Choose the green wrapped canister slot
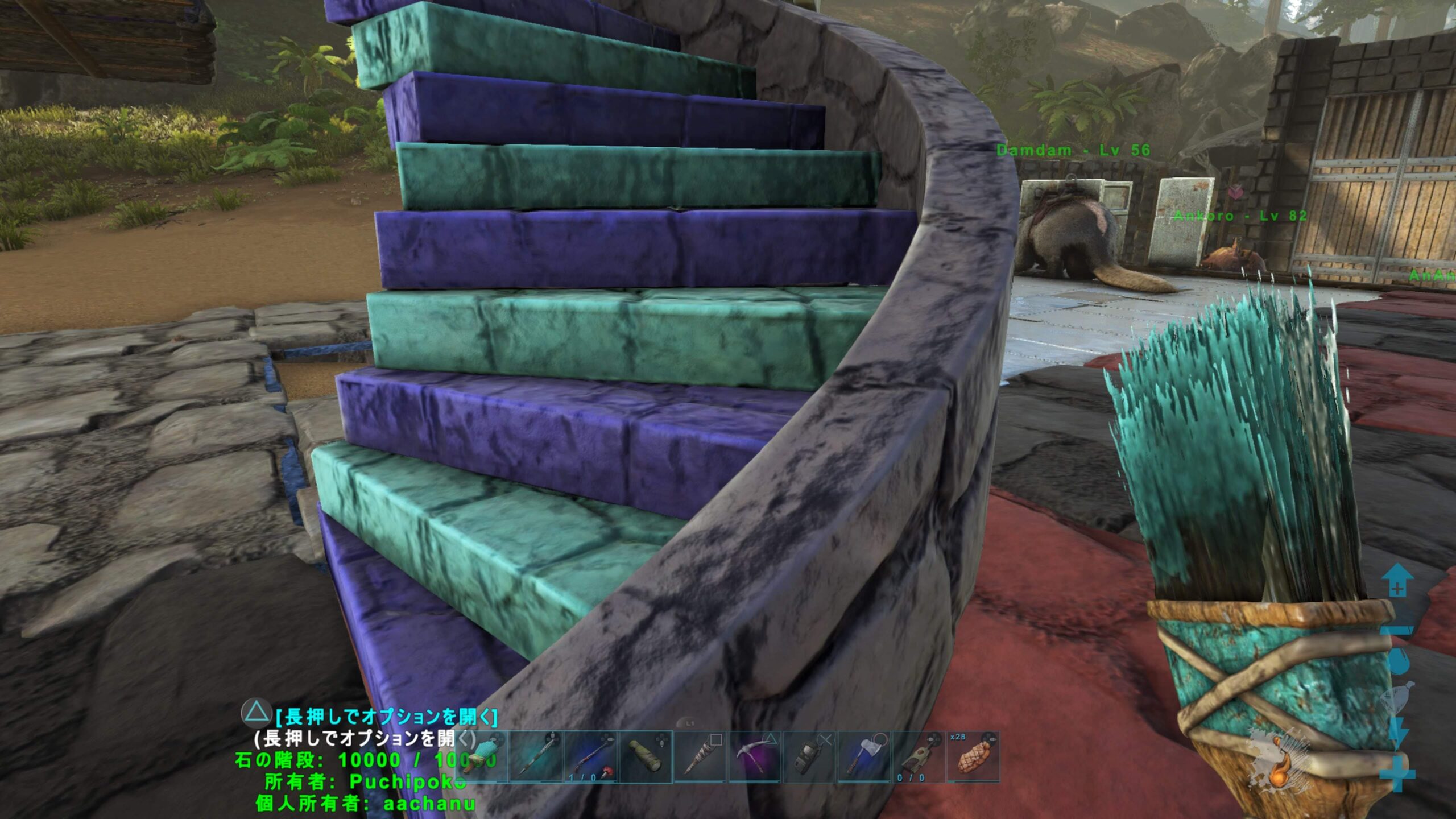 coord(646,757)
